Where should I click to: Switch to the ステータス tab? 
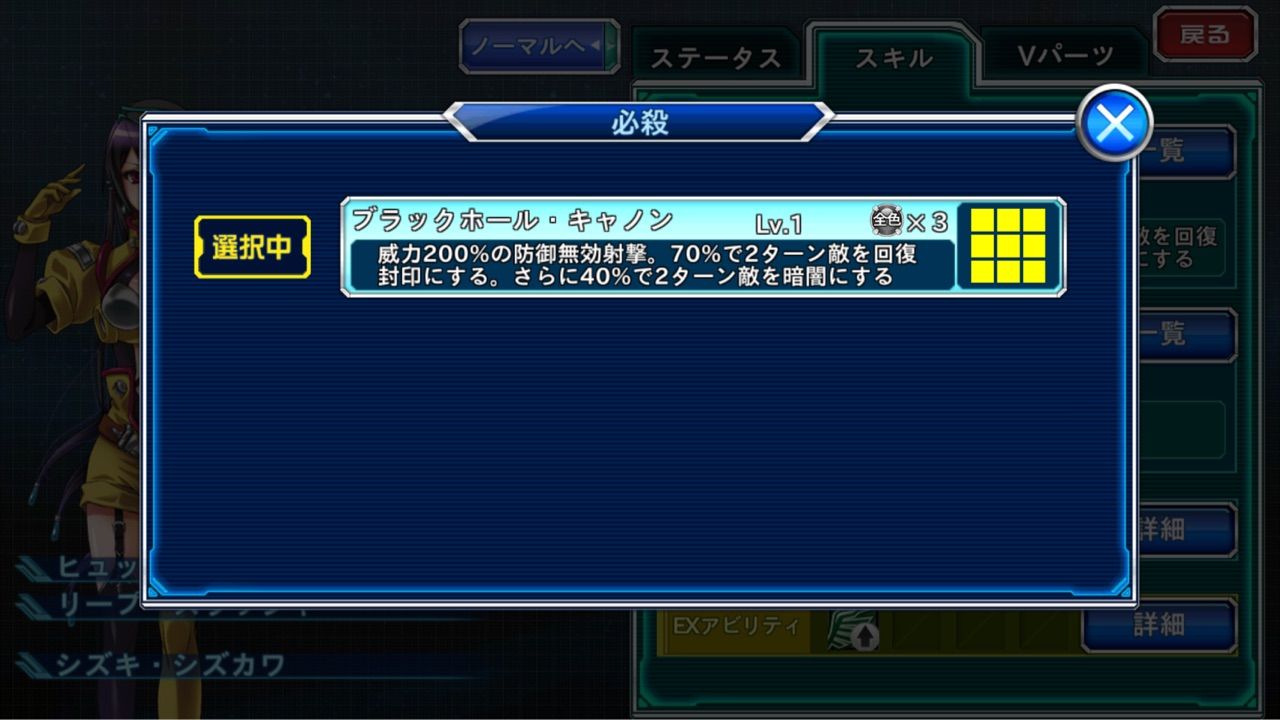pos(720,57)
